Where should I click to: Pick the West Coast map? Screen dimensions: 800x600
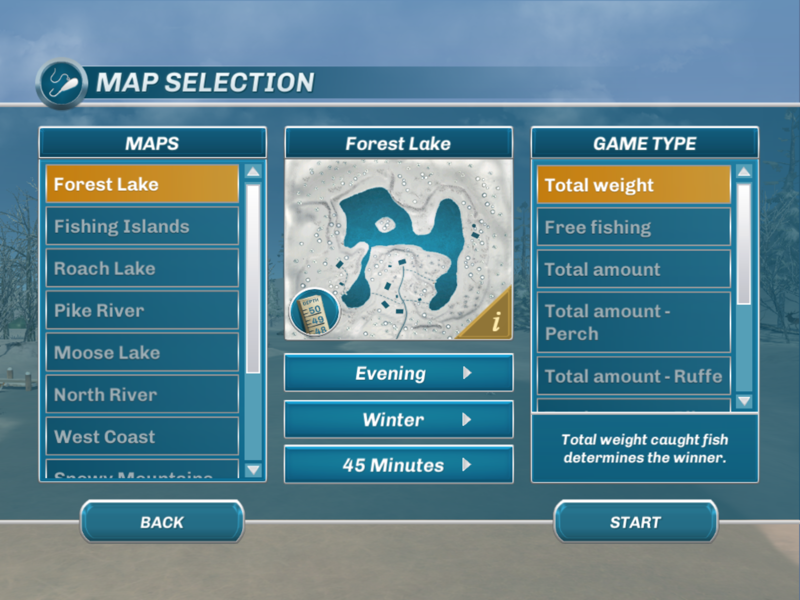142,437
